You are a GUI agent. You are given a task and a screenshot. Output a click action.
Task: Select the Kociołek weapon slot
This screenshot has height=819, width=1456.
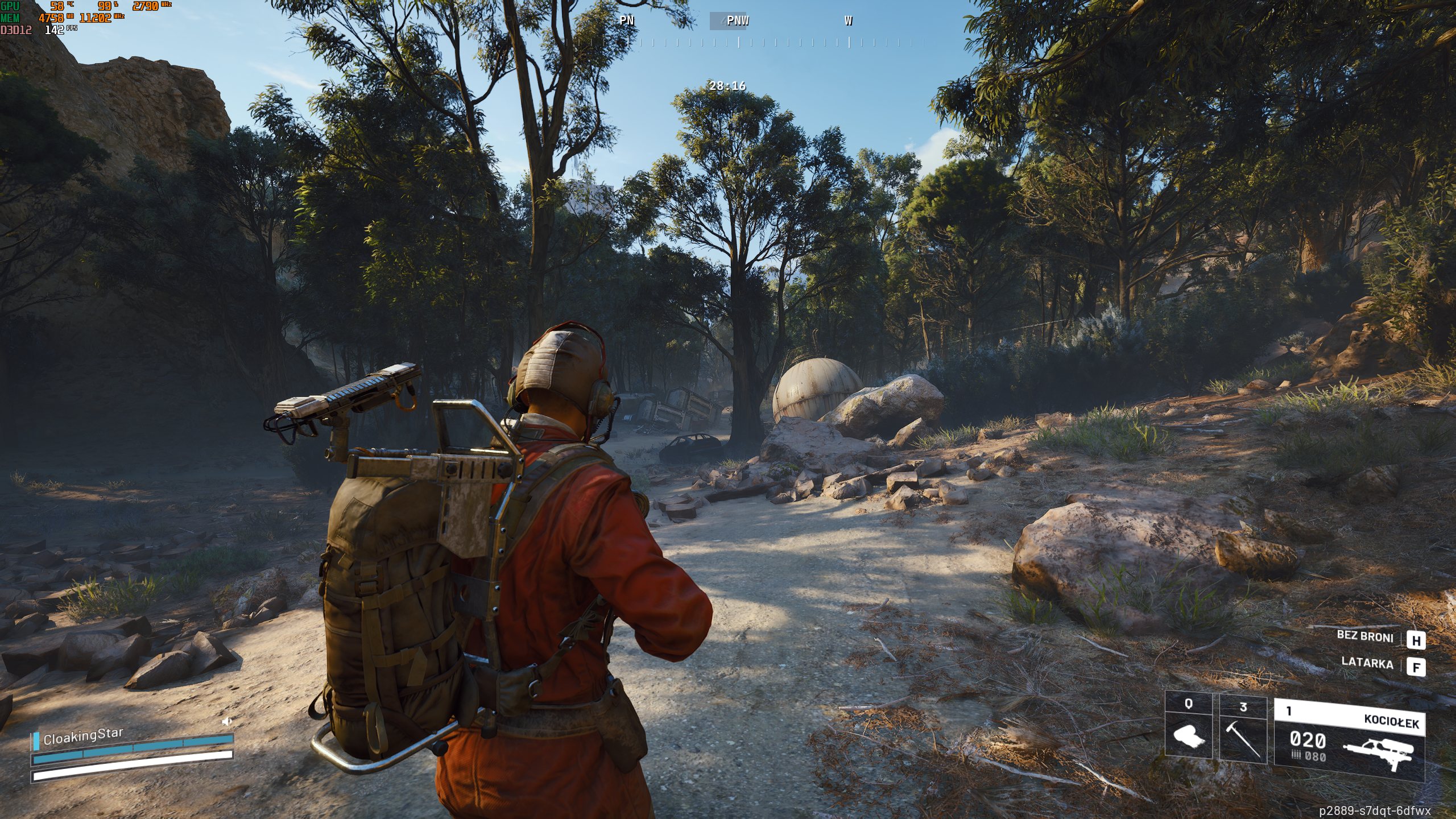coord(1349,737)
